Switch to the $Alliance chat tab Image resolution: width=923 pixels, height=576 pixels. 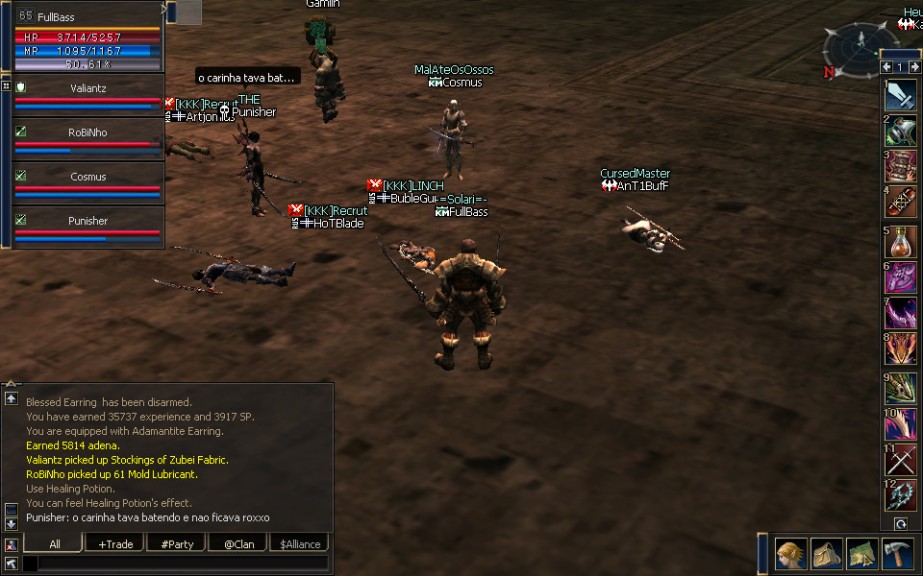click(x=300, y=544)
